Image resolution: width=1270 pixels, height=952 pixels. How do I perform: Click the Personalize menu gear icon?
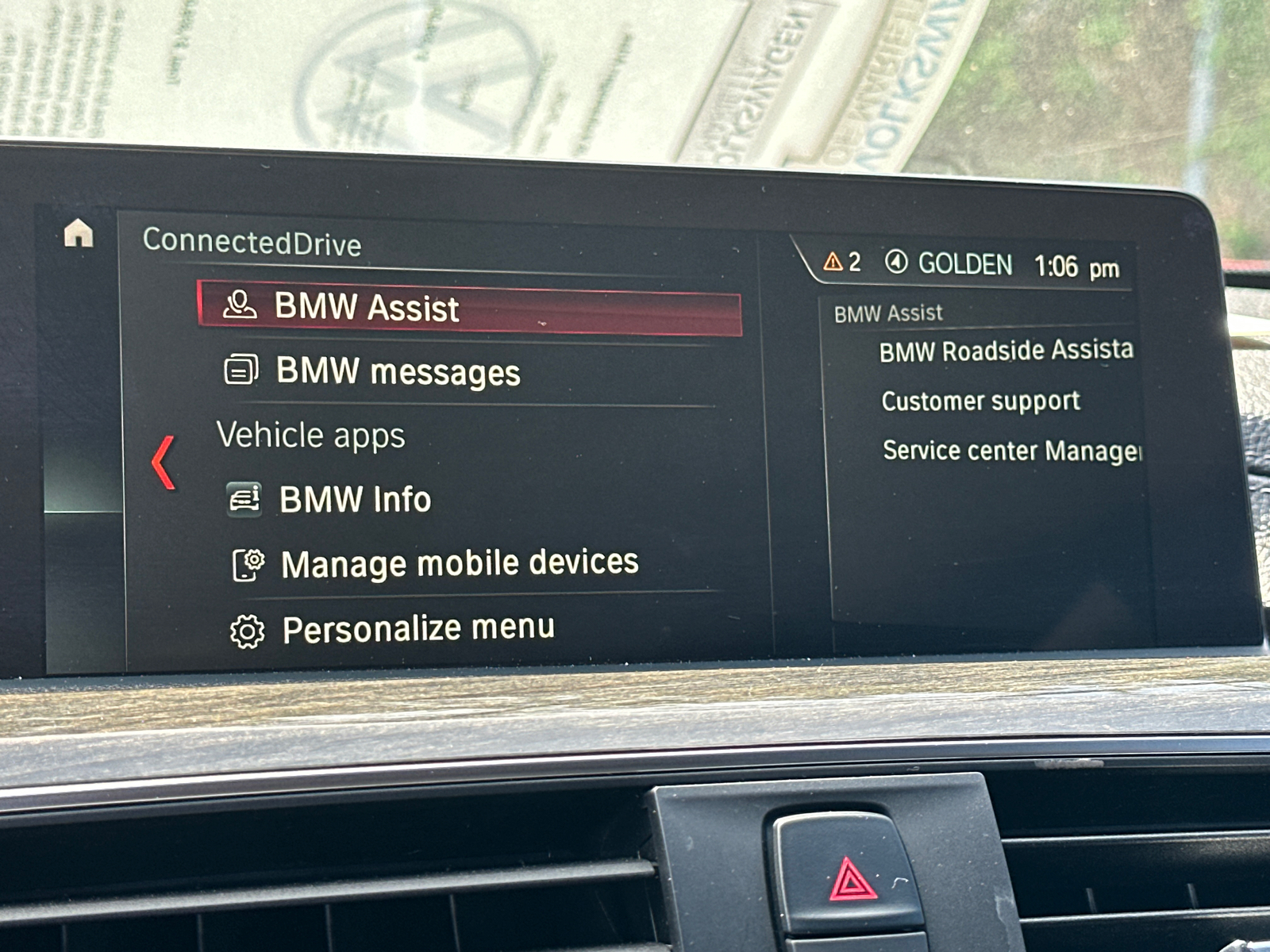(248, 628)
